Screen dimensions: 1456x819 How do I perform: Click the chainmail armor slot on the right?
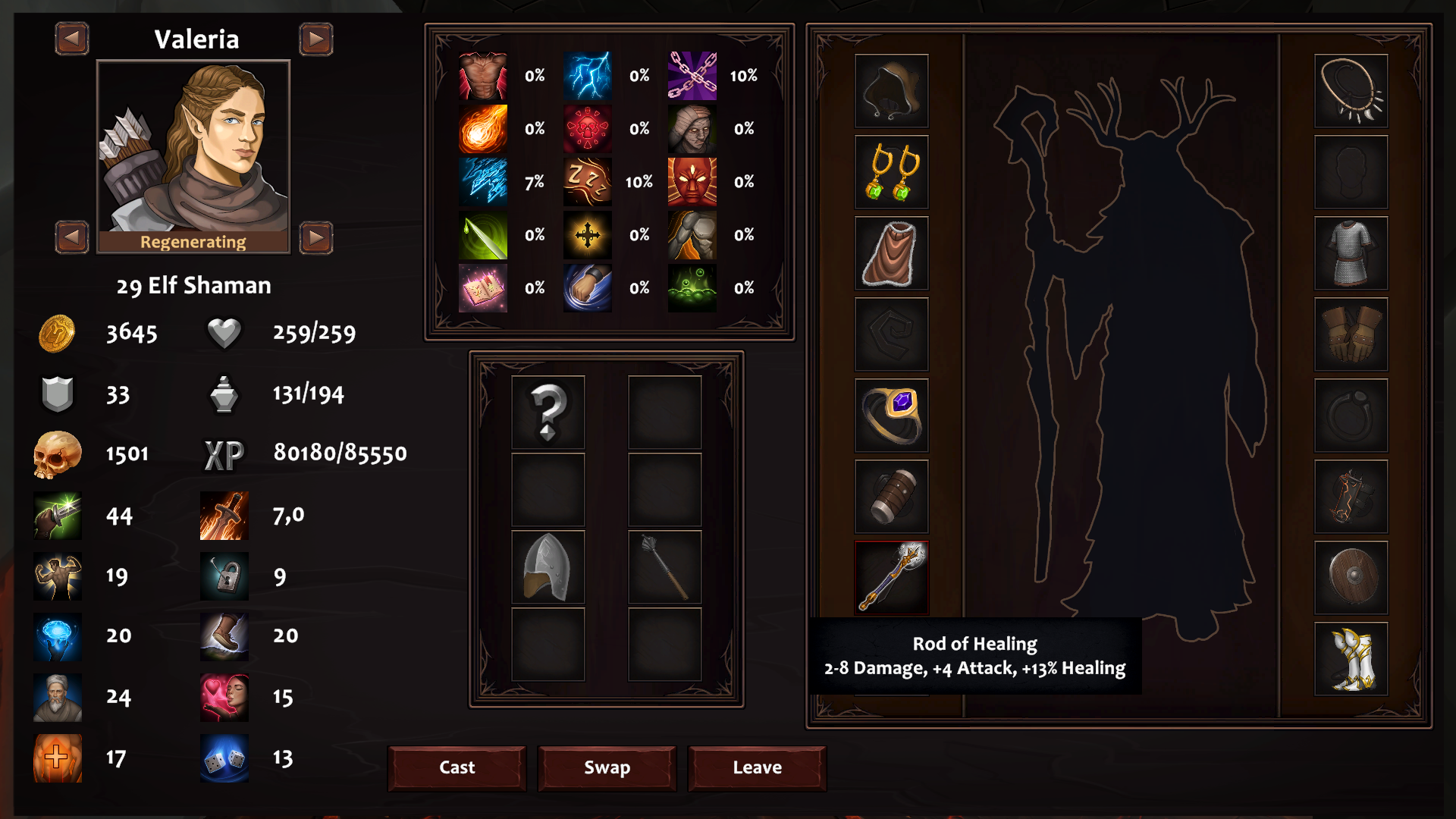pyautogui.click(x=1351, y=253)
